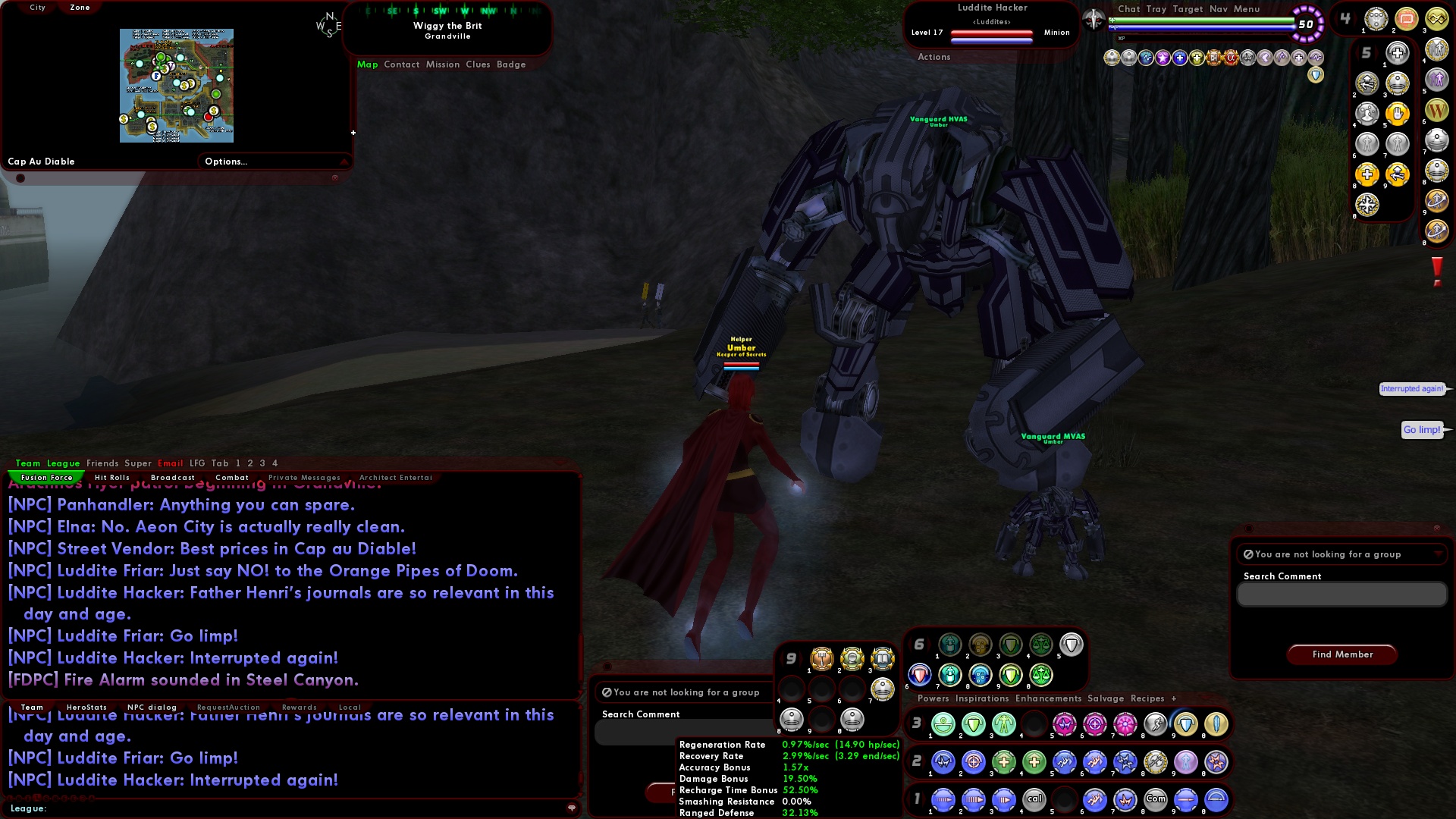
Task: Click your character emblem beside the health bars
Action: click(x=1092, y=20)
